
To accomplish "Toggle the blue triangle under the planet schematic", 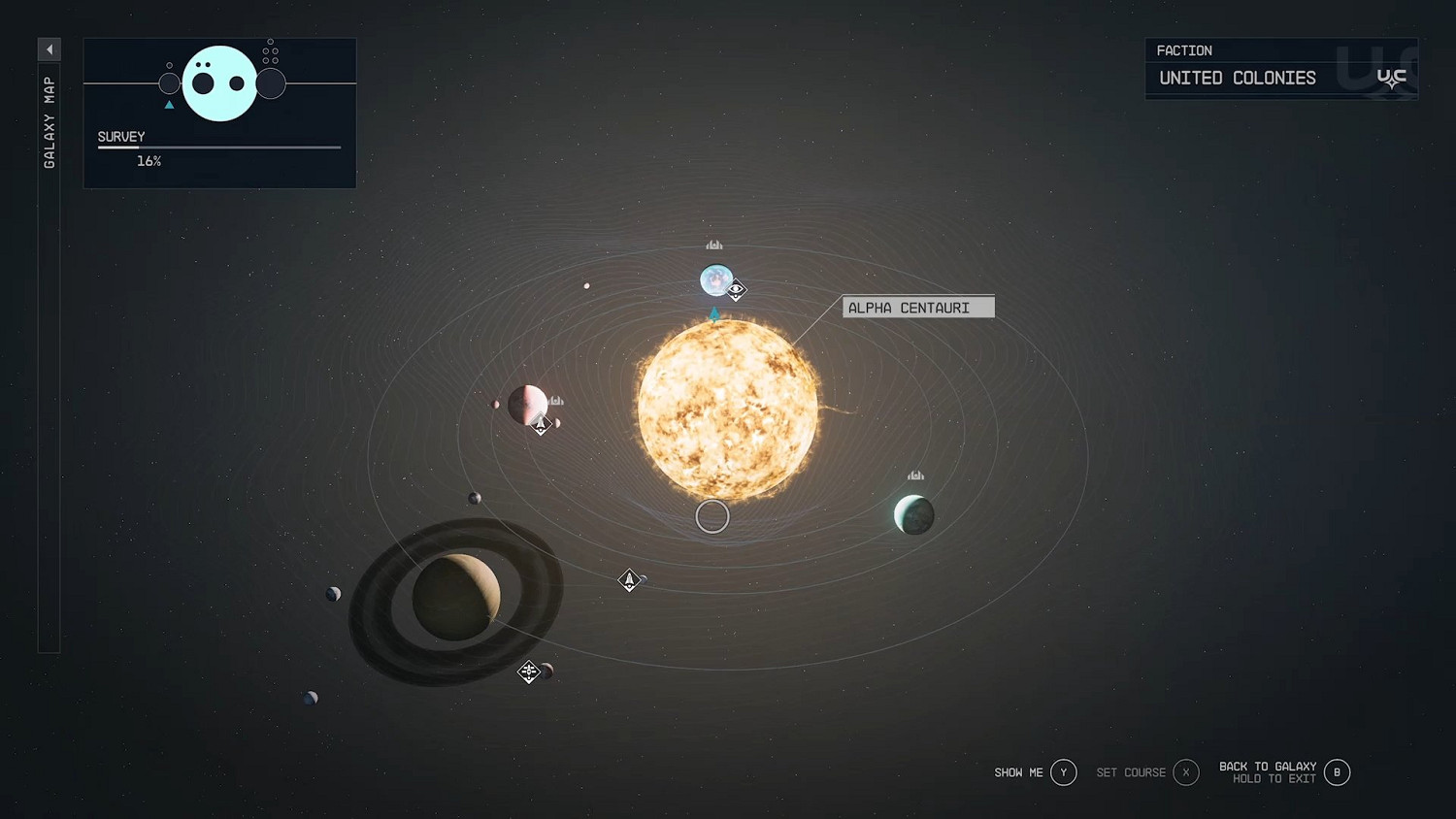I will 169,104.
